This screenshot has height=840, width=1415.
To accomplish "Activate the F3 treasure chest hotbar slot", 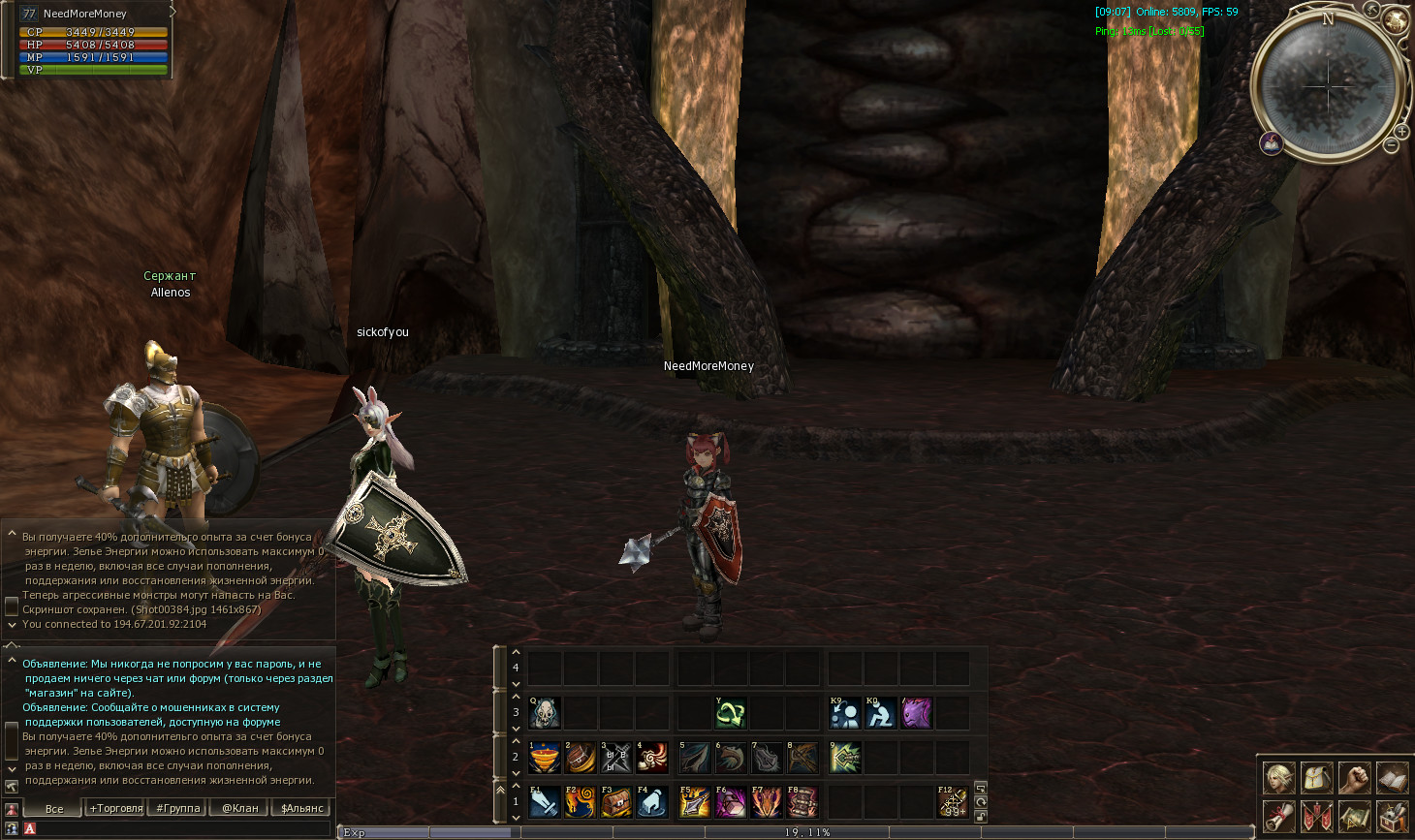I will click(x=616, y=802).
